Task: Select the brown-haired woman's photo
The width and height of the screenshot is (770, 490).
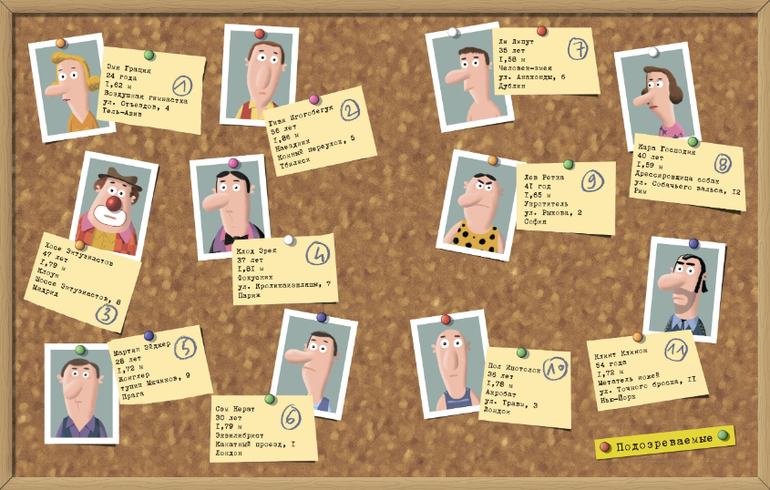Action: pos(657,96)
